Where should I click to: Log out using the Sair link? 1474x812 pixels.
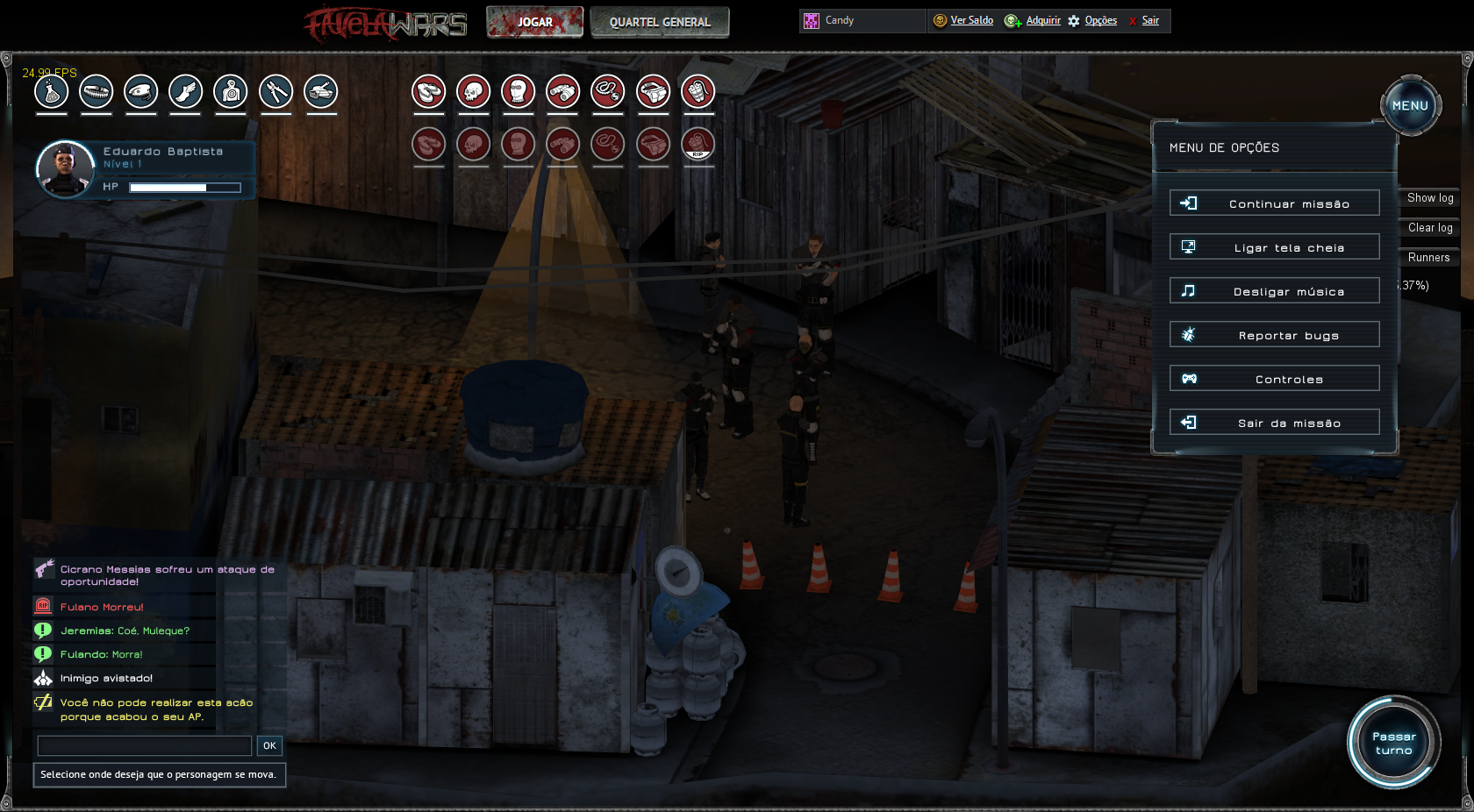tap(1150, 20)
